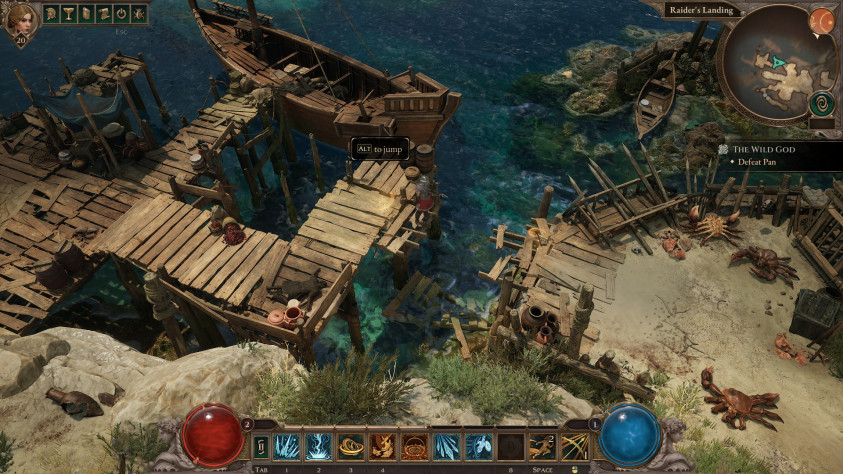Open the bug report beetle icon
The height and width of the screenshot is (474, 843).
[138, 14]
